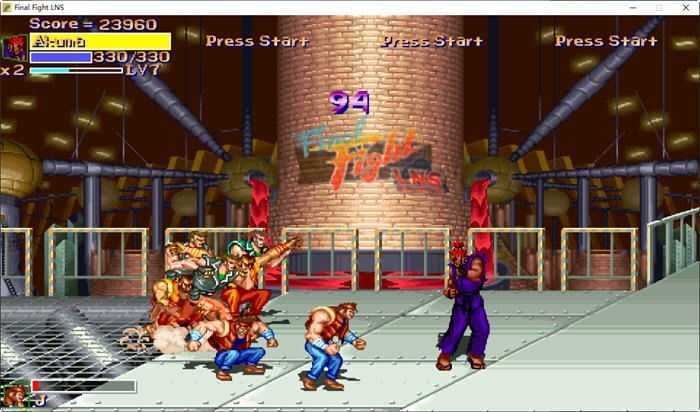The width and height of the screenshot is (700, 412).
Task: Click Akuma's player portrait icon
Action: (15, 47)
